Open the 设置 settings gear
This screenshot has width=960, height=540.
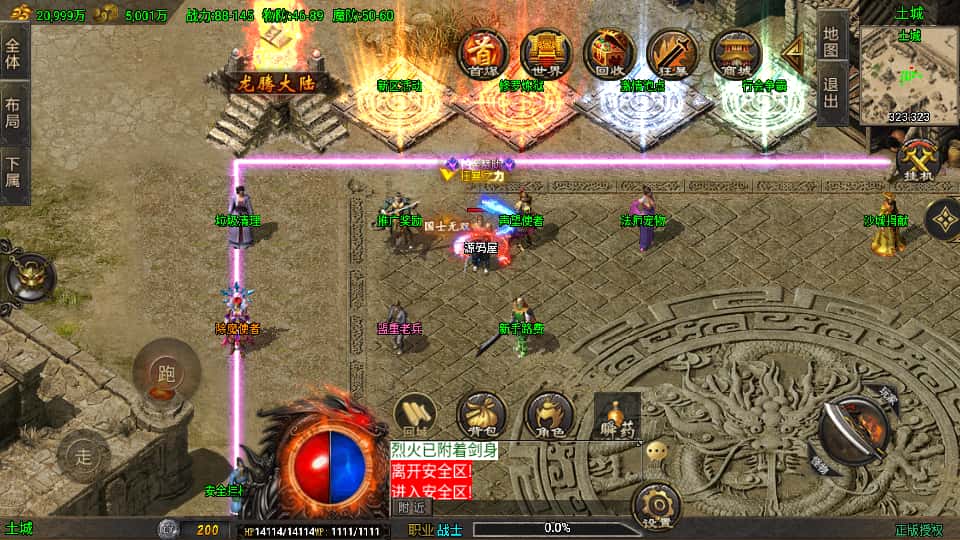[657, 506]
